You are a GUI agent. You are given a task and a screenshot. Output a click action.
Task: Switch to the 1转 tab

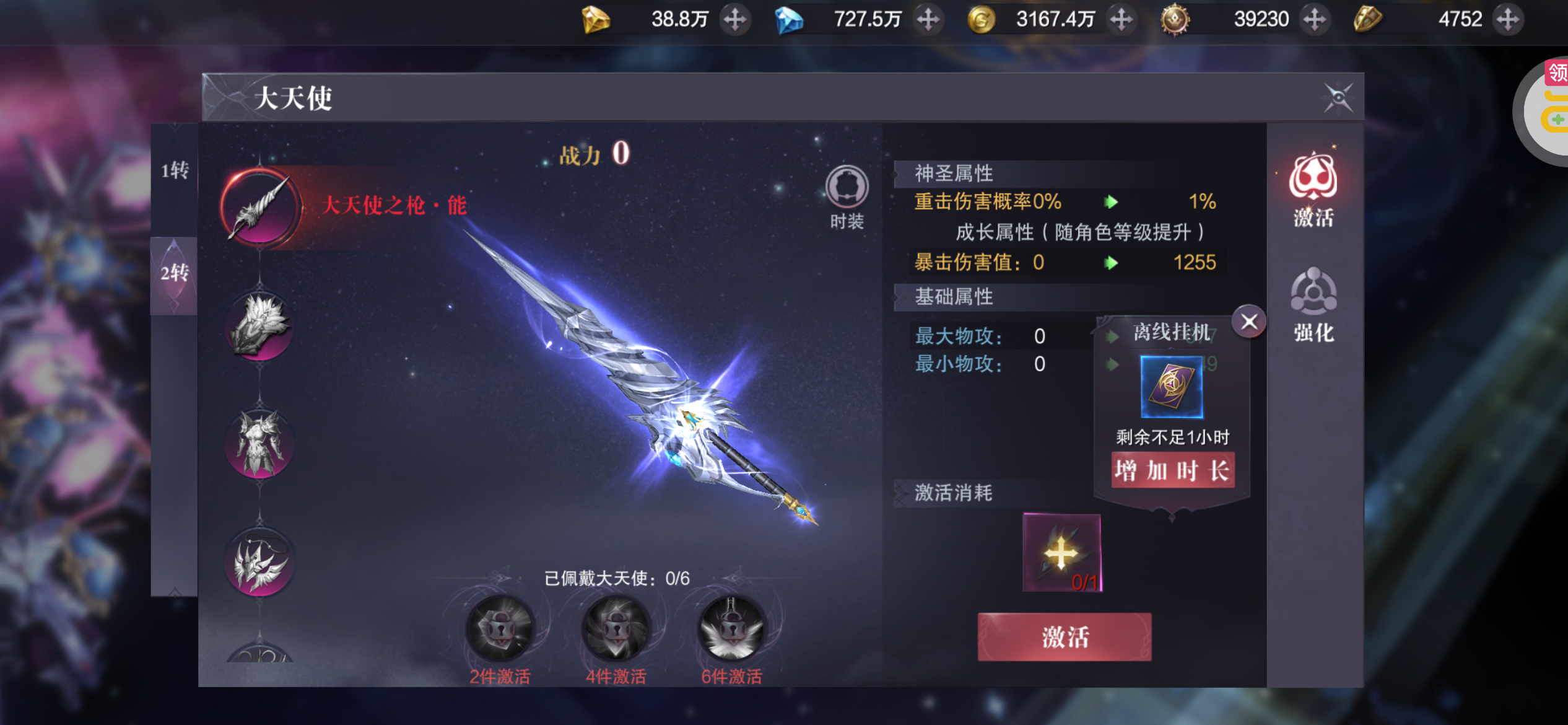coord(175,170)
